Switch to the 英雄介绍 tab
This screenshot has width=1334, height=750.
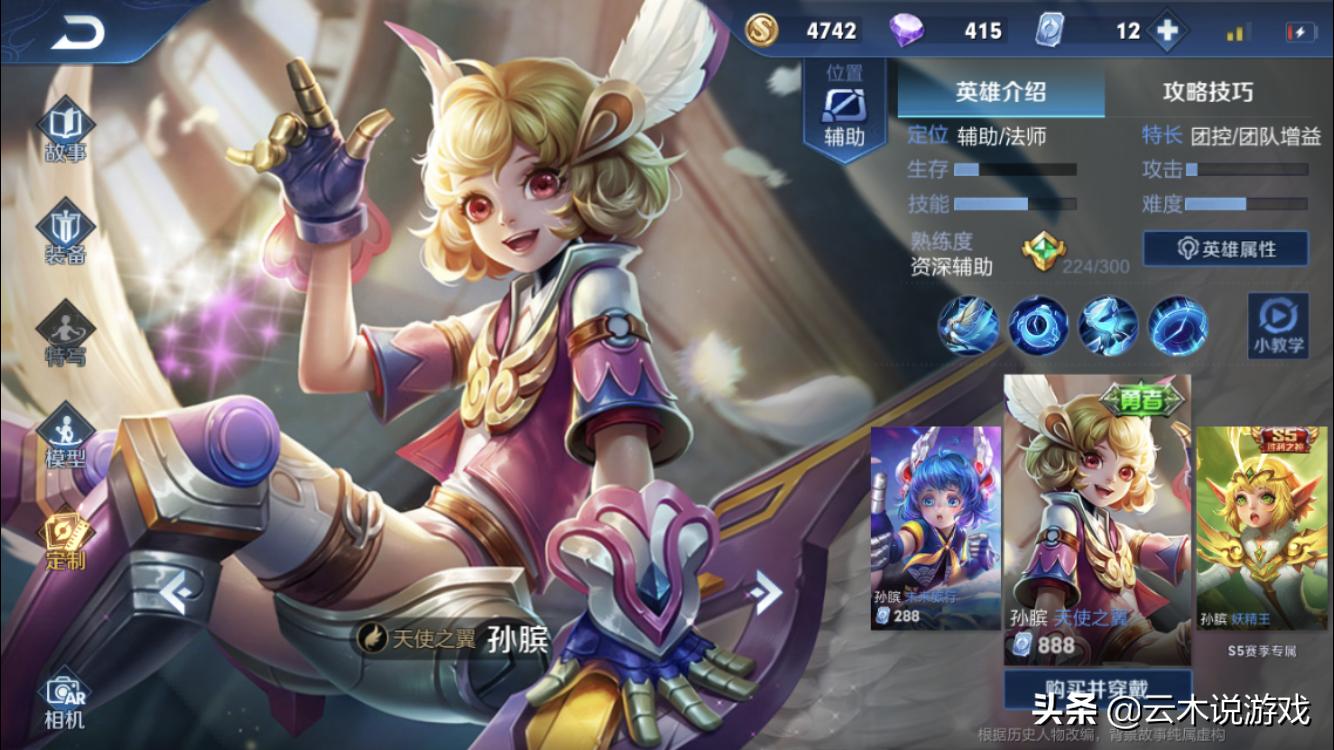[x=1000, y=93]
